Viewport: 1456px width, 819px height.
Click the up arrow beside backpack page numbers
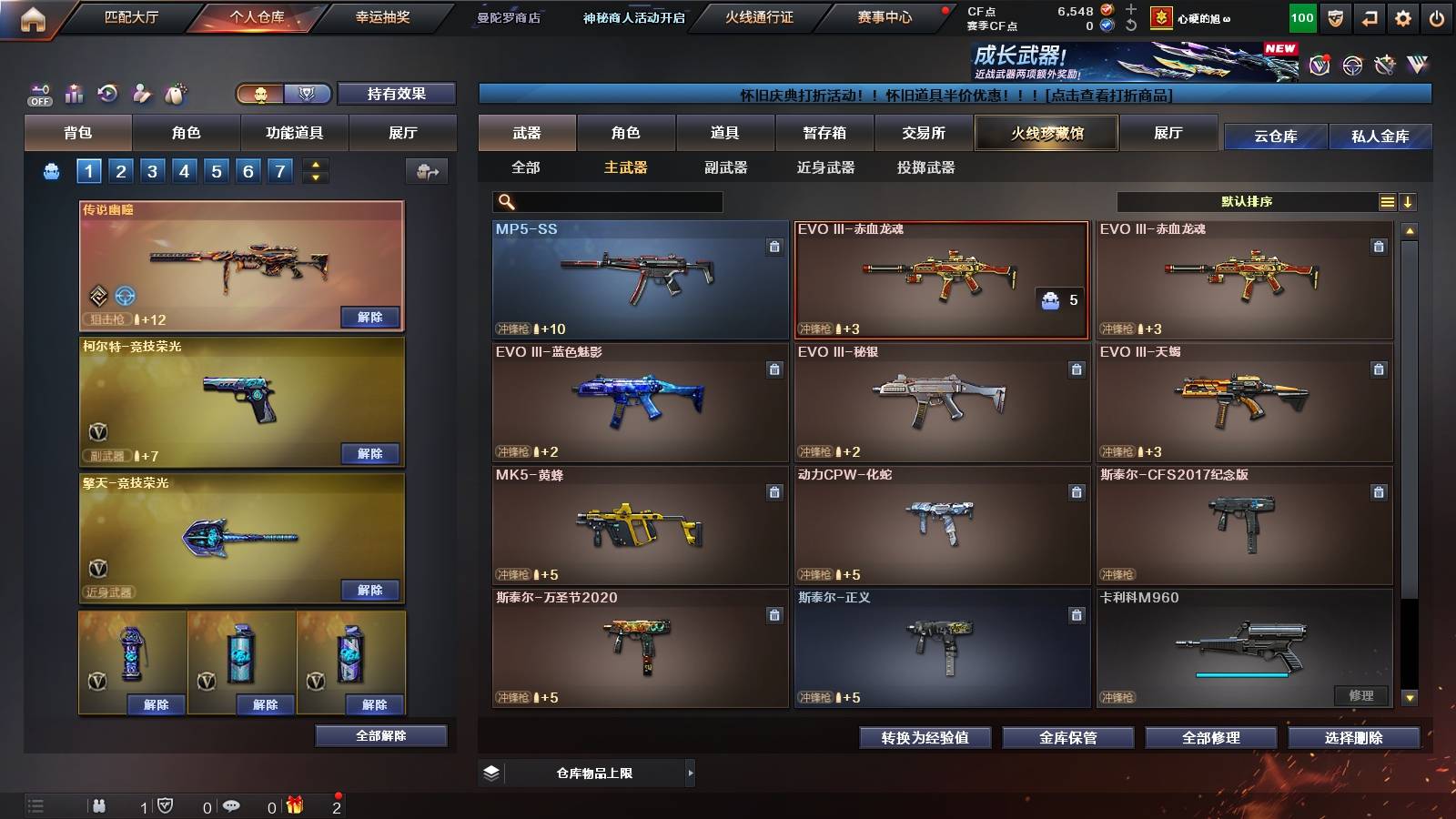[x=316, y=164]
